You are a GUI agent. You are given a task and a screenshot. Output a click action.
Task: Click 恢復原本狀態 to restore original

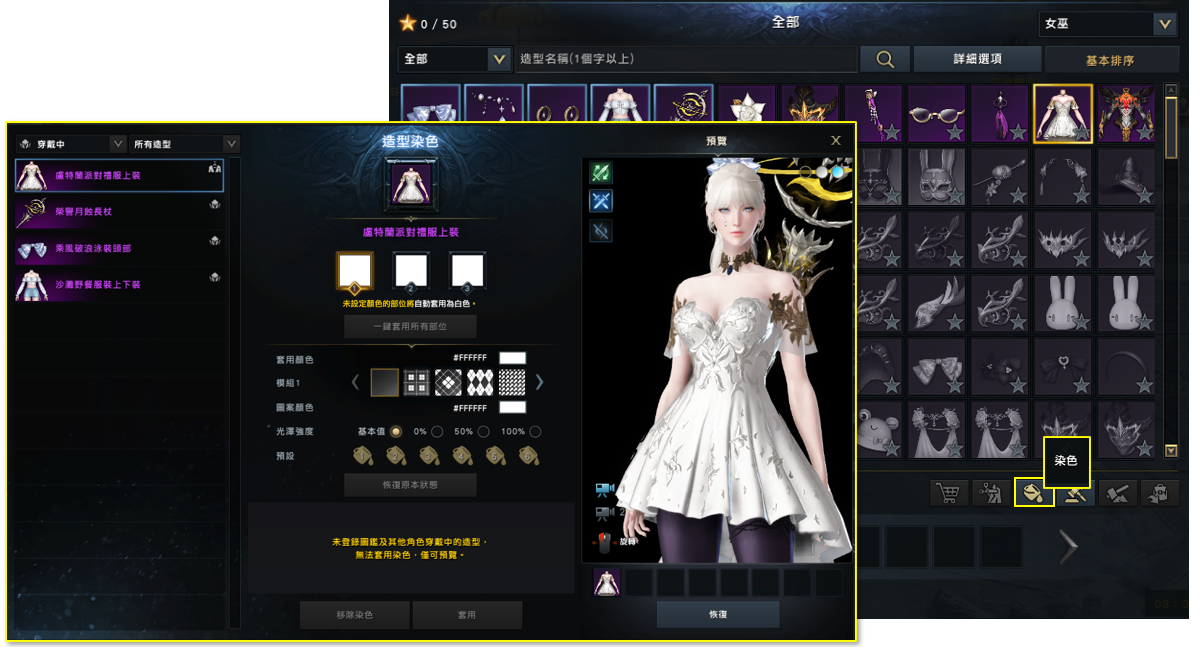point(410,485)
